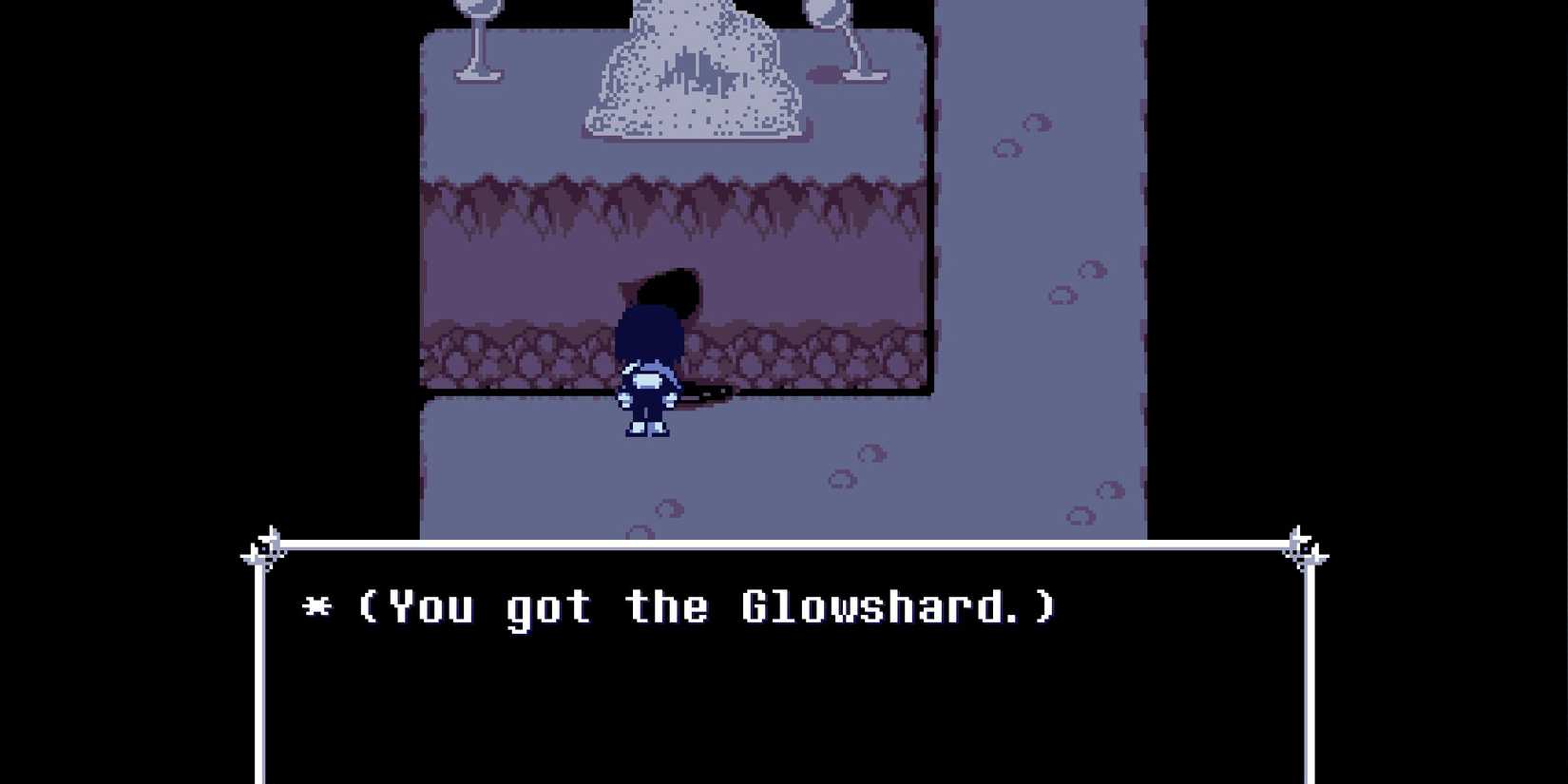
Task: Click the footprint mark on the right path
Action: click(x=1064, y=295)
